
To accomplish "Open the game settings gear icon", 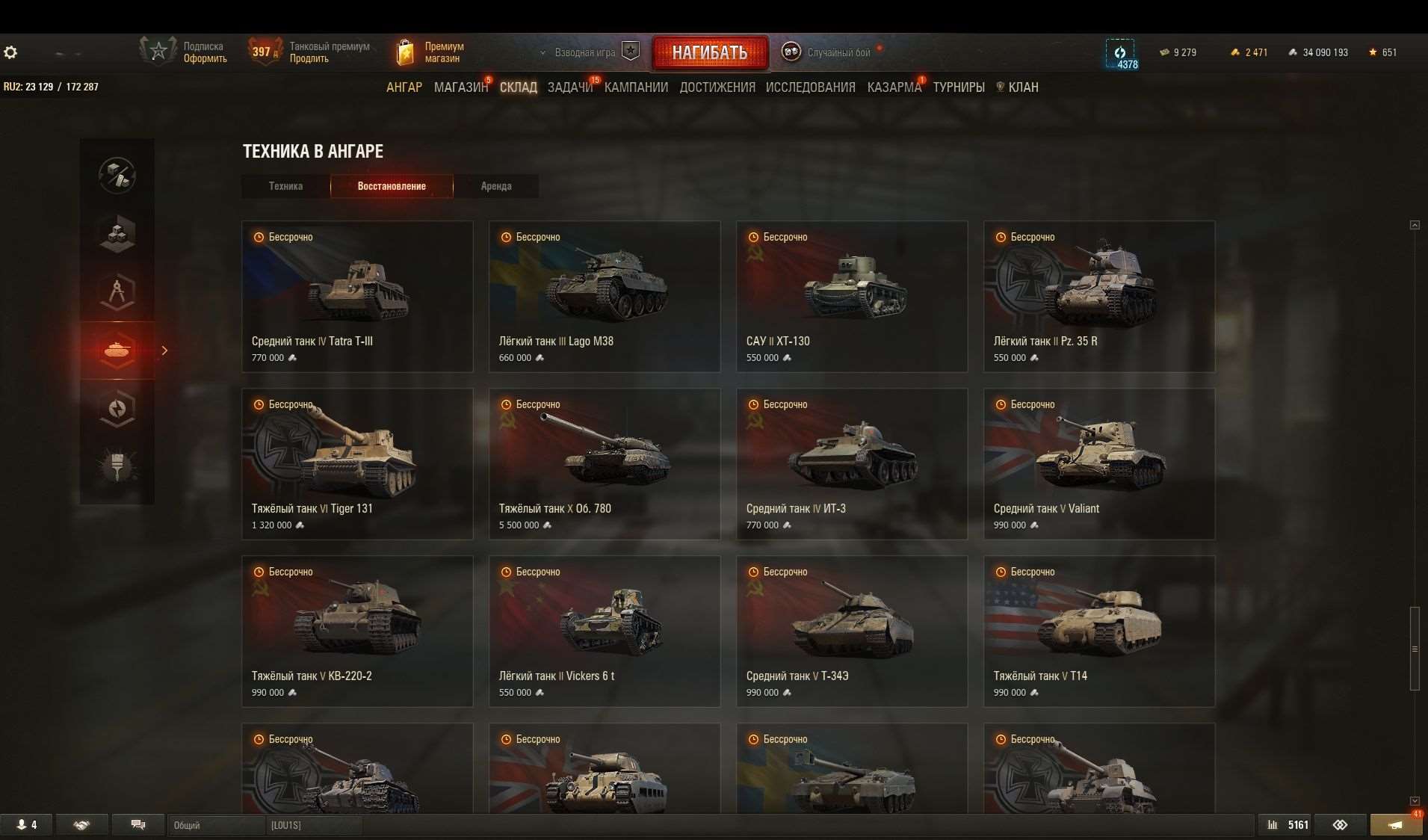I will pos(10,52).
